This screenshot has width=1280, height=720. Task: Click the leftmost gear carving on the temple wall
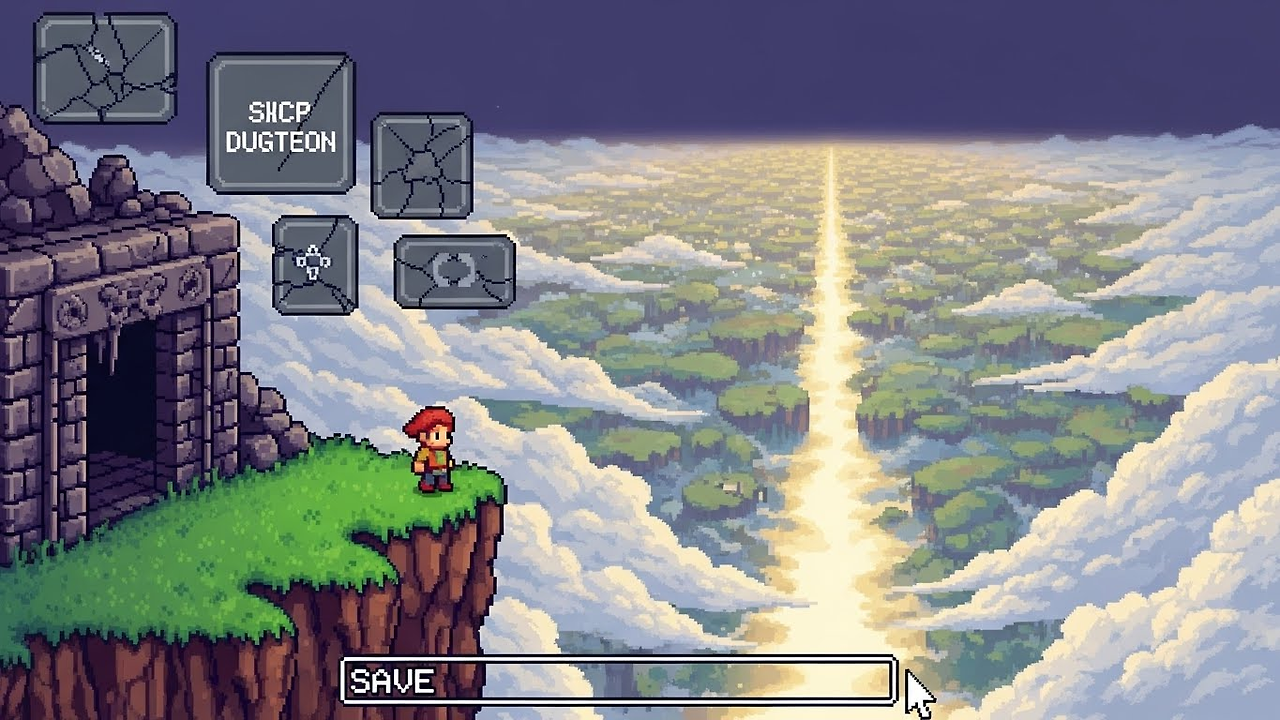click(71, 310)
